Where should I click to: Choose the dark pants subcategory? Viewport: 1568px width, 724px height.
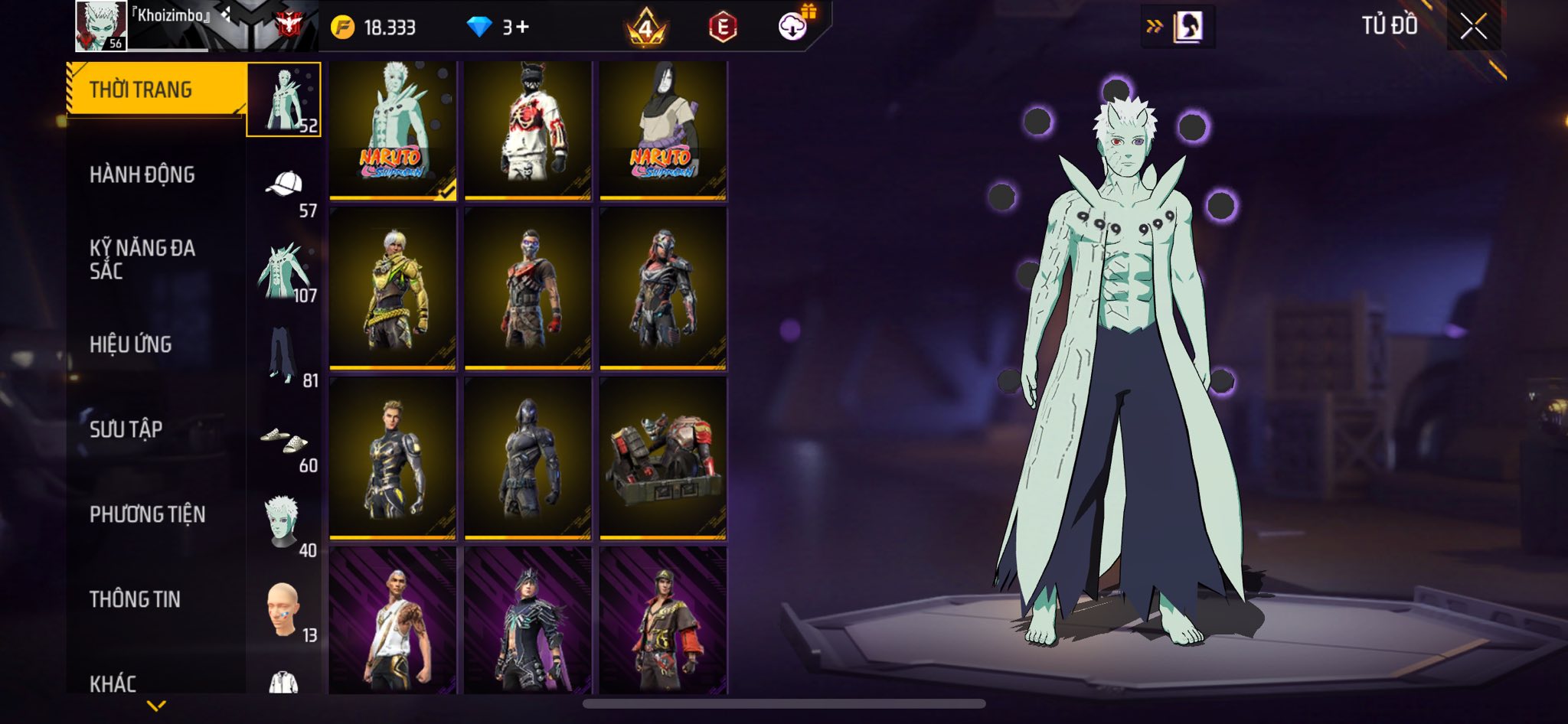click(282, 354)
